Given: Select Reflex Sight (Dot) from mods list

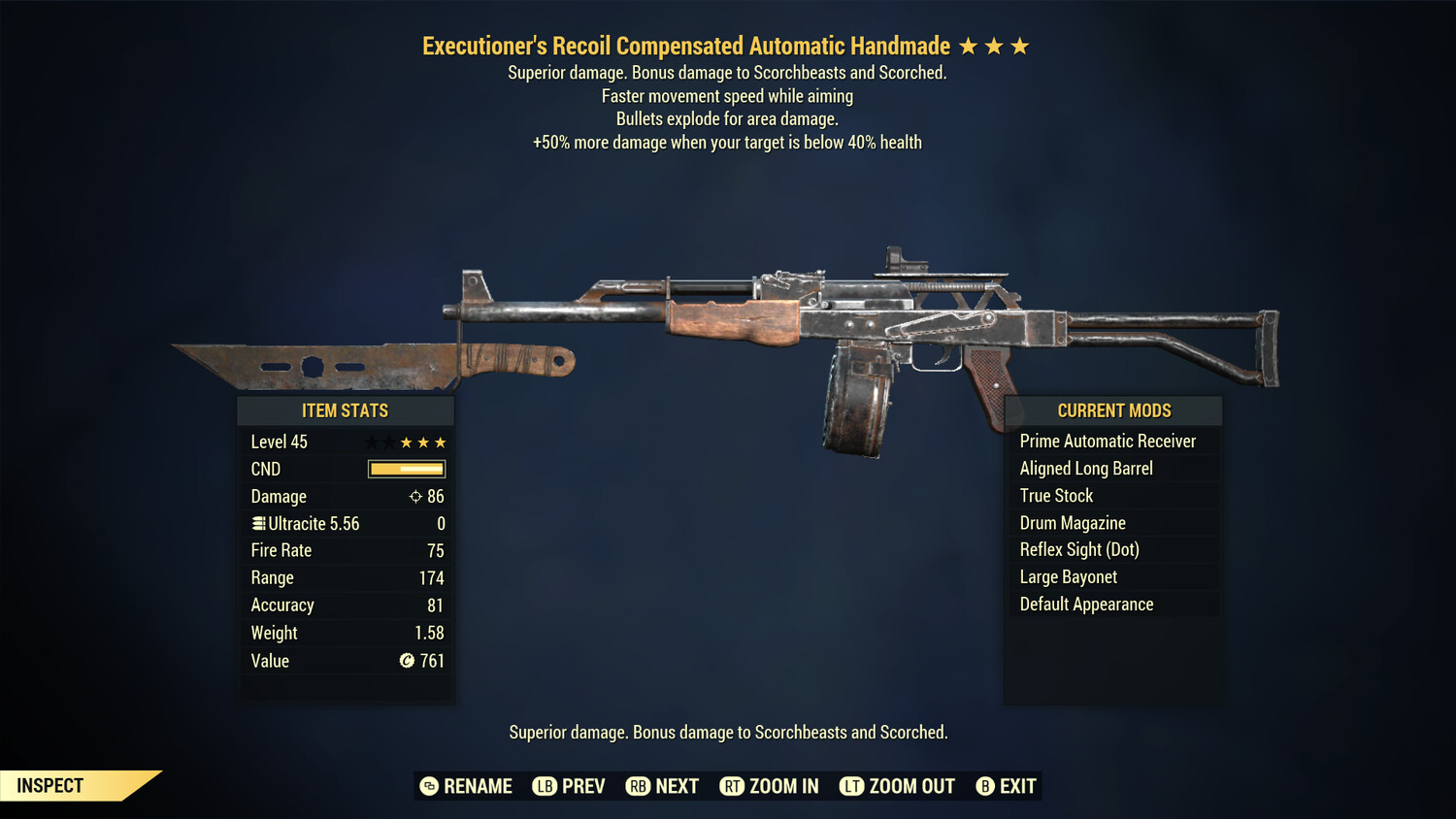Looking at the screenshot, I should point(1077,549).
